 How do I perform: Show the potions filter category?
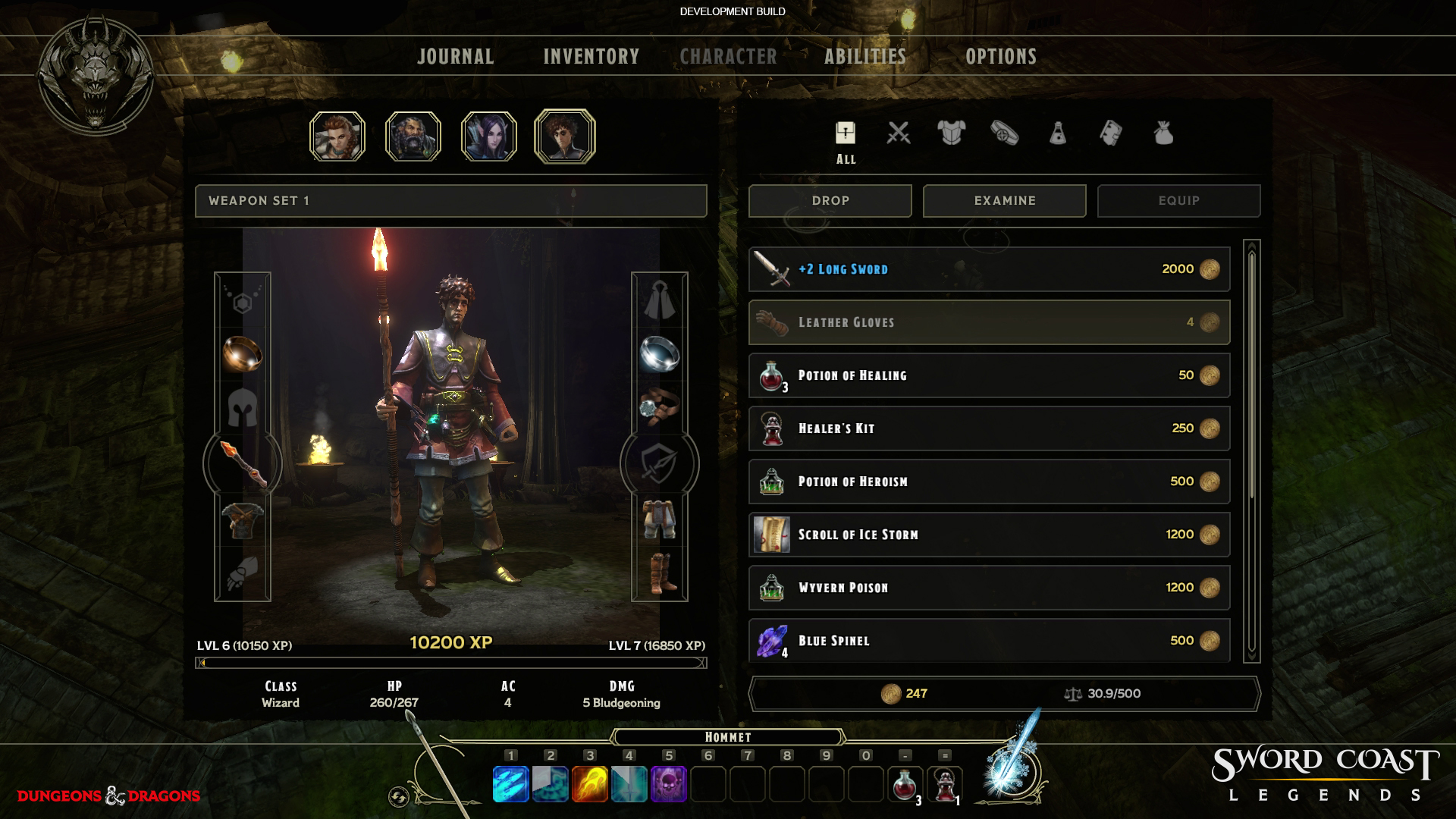(x=1058, y=134)
